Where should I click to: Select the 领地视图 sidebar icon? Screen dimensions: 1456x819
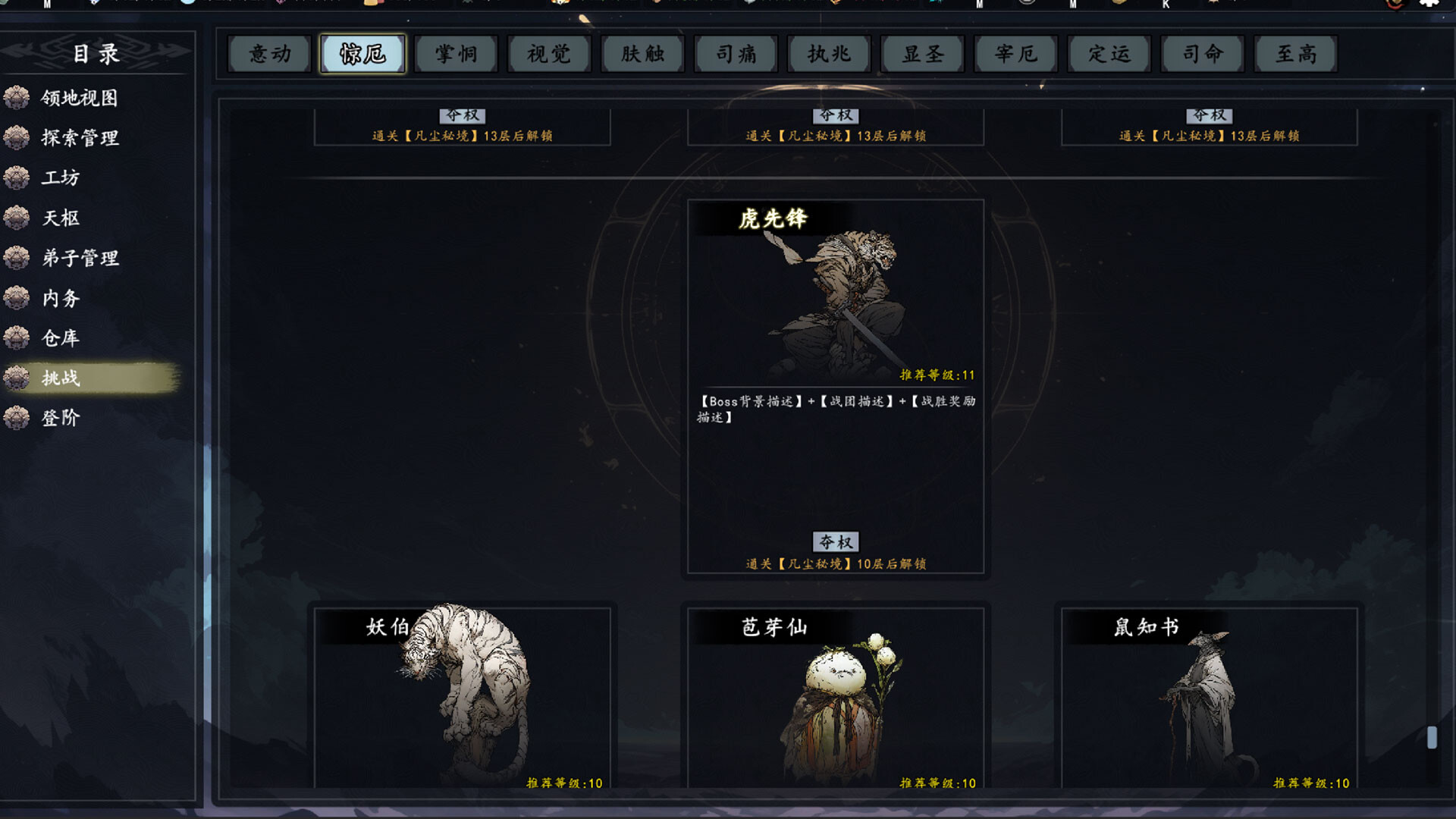point(17,98)
